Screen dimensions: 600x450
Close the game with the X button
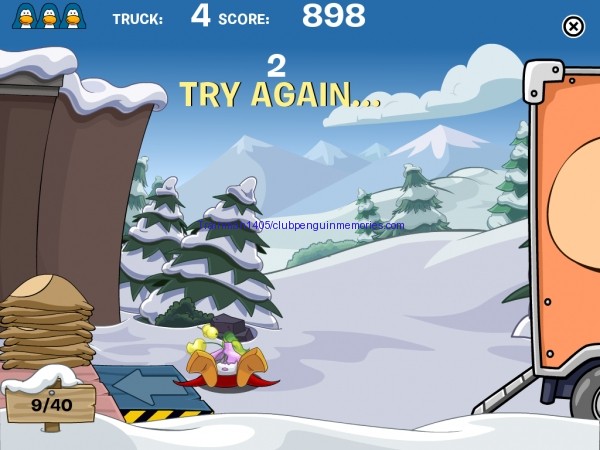tap(573, 27)
